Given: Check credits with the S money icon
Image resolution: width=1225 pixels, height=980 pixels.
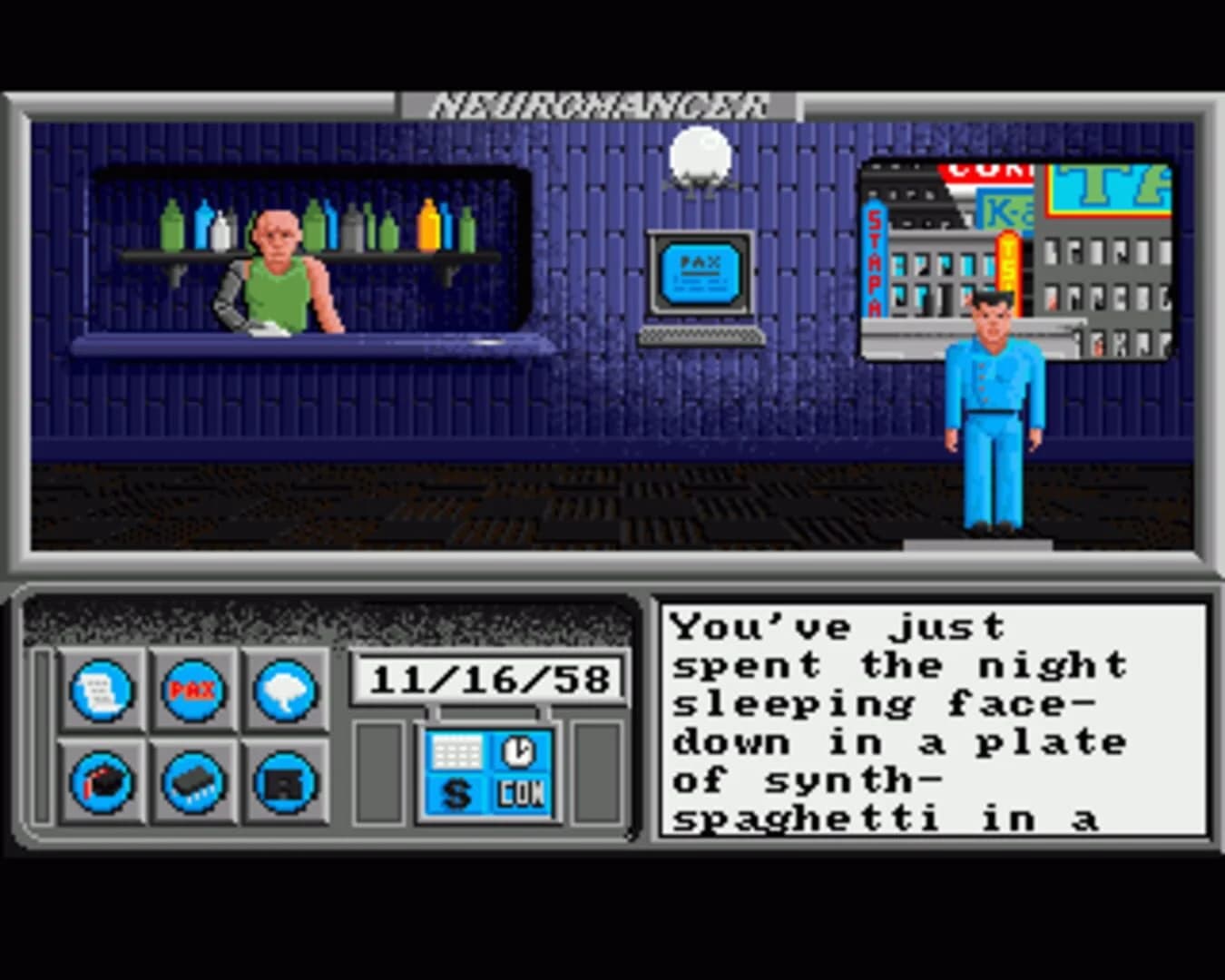Looking at the screenshot, I should [x=456, y=792].
